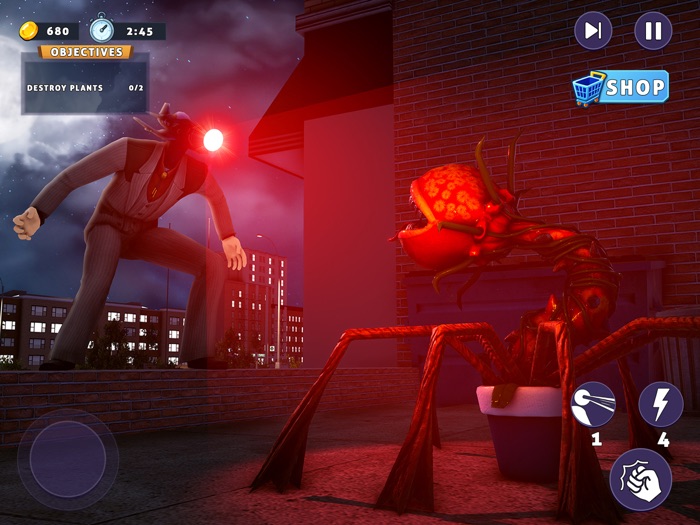
Task: Click the virtual movement joystick
Action: pyautogui.click(x=67, y=459)
